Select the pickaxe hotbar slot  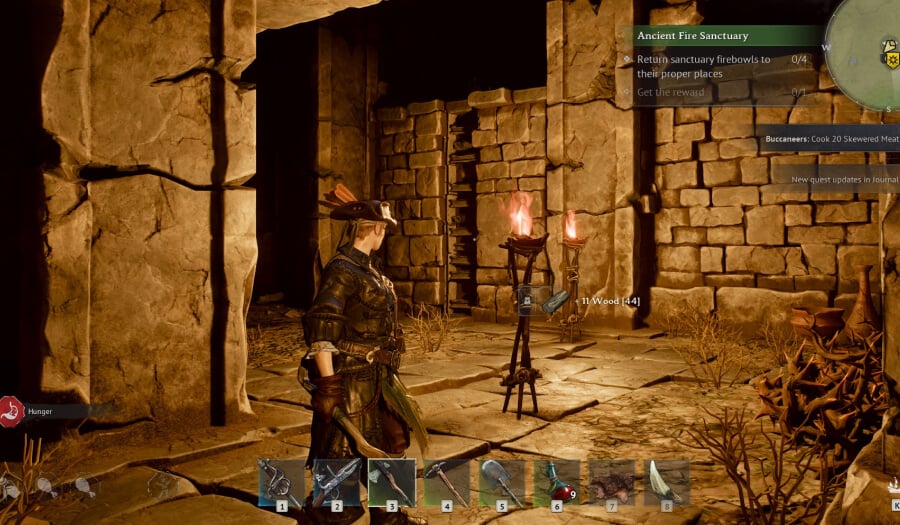(447, 482)
